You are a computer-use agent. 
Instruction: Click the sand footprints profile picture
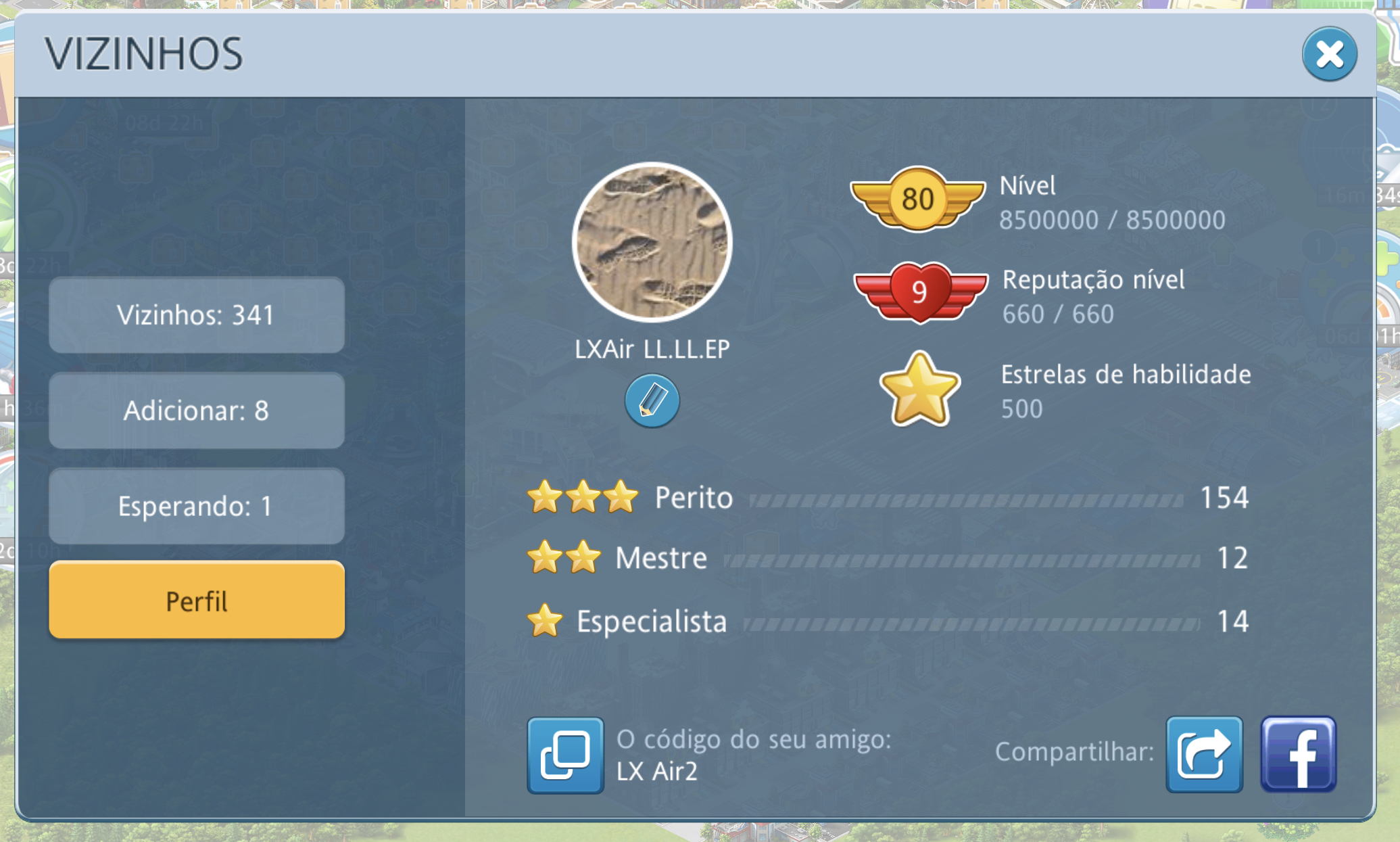(x=652, y=242)
